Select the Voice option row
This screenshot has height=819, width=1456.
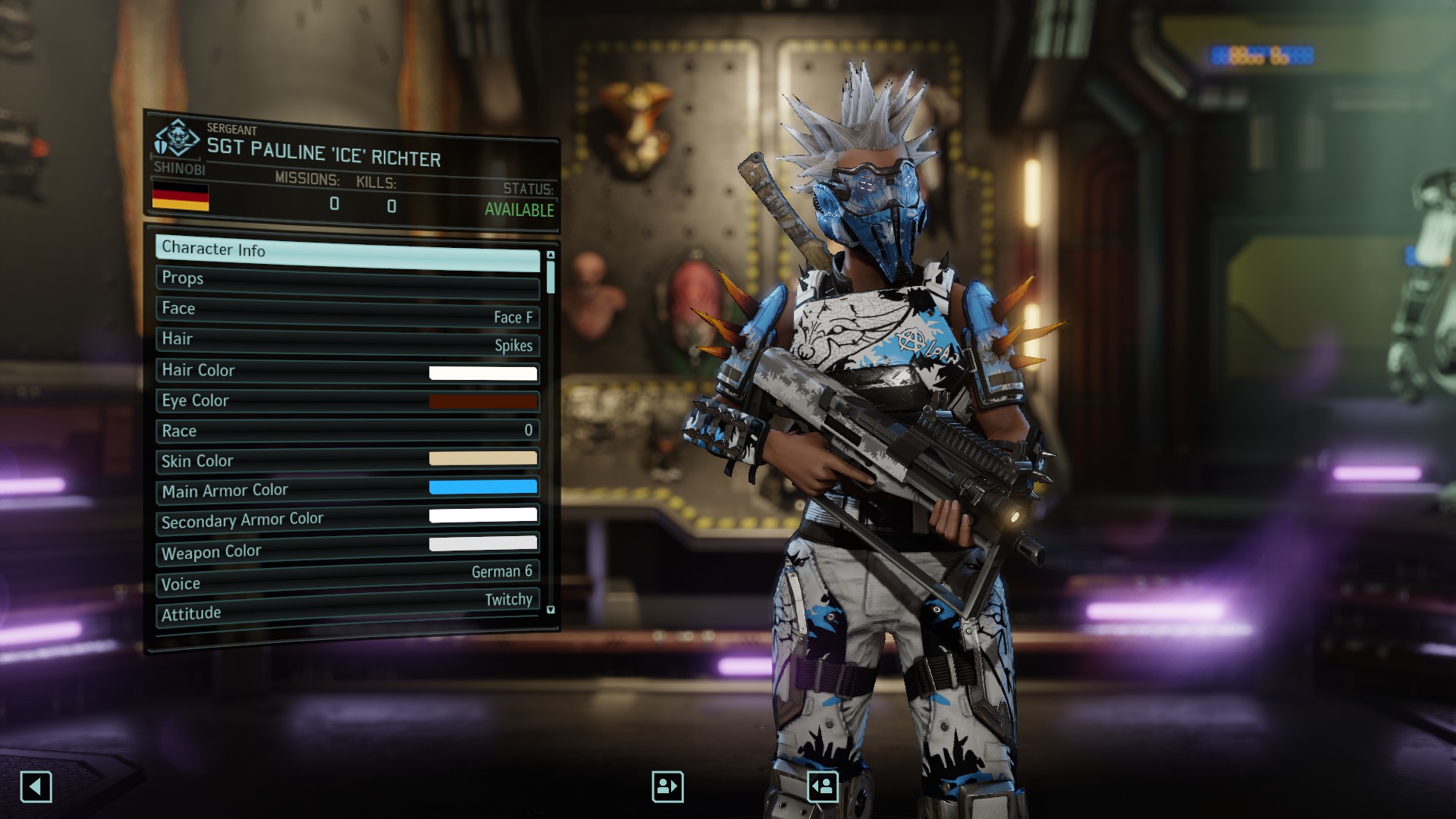[347, 578]
